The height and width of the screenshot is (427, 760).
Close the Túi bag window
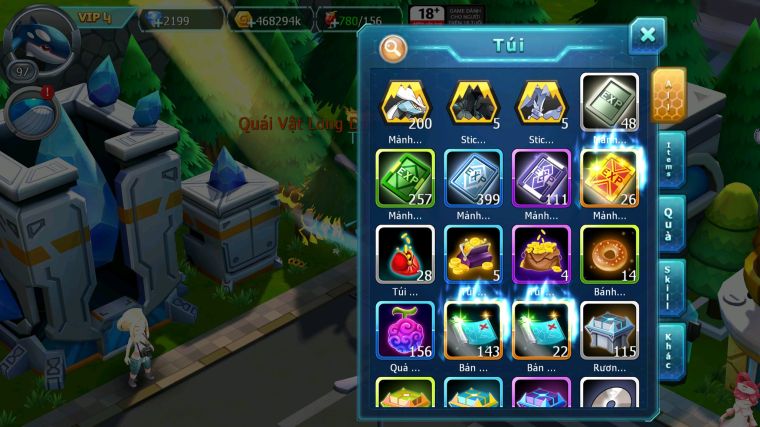[x=647, y=36]
